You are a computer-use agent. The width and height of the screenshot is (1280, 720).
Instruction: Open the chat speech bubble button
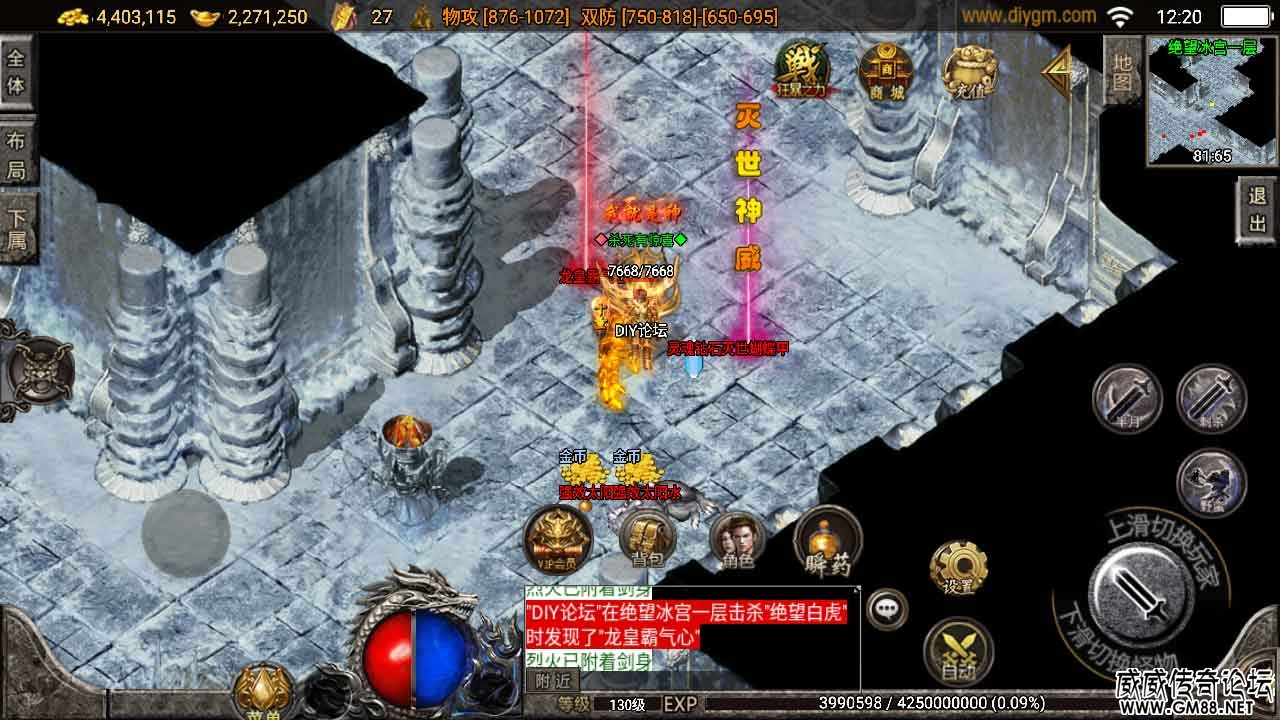pyautogui.click(x=886, y=608)
